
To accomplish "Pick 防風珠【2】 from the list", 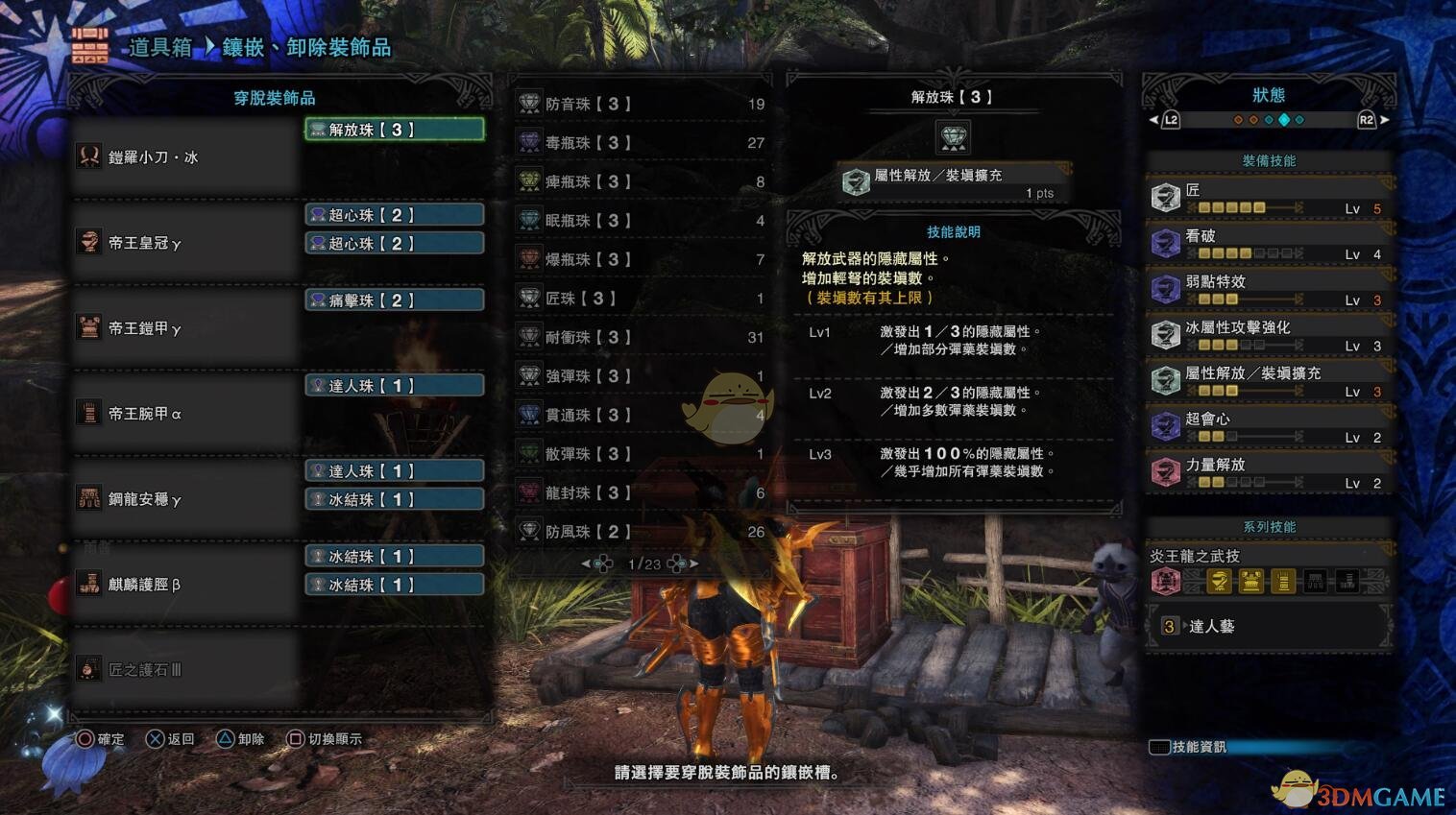I will tap(641, 532).
